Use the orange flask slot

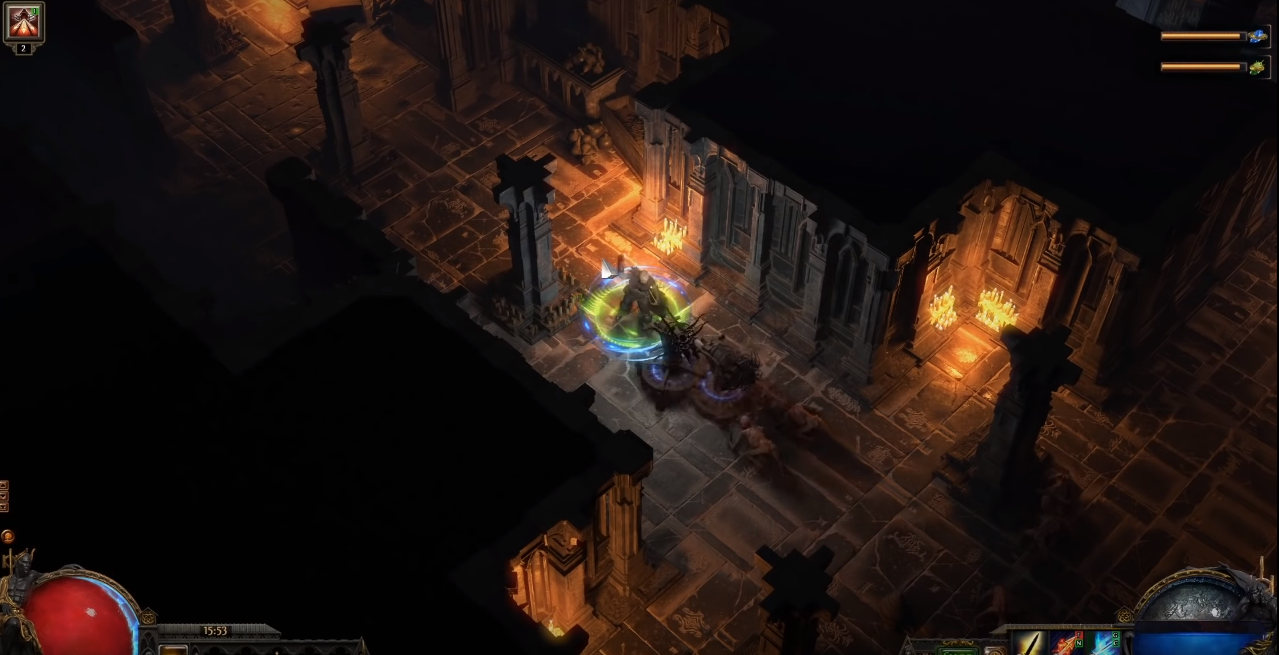[174, 649]
